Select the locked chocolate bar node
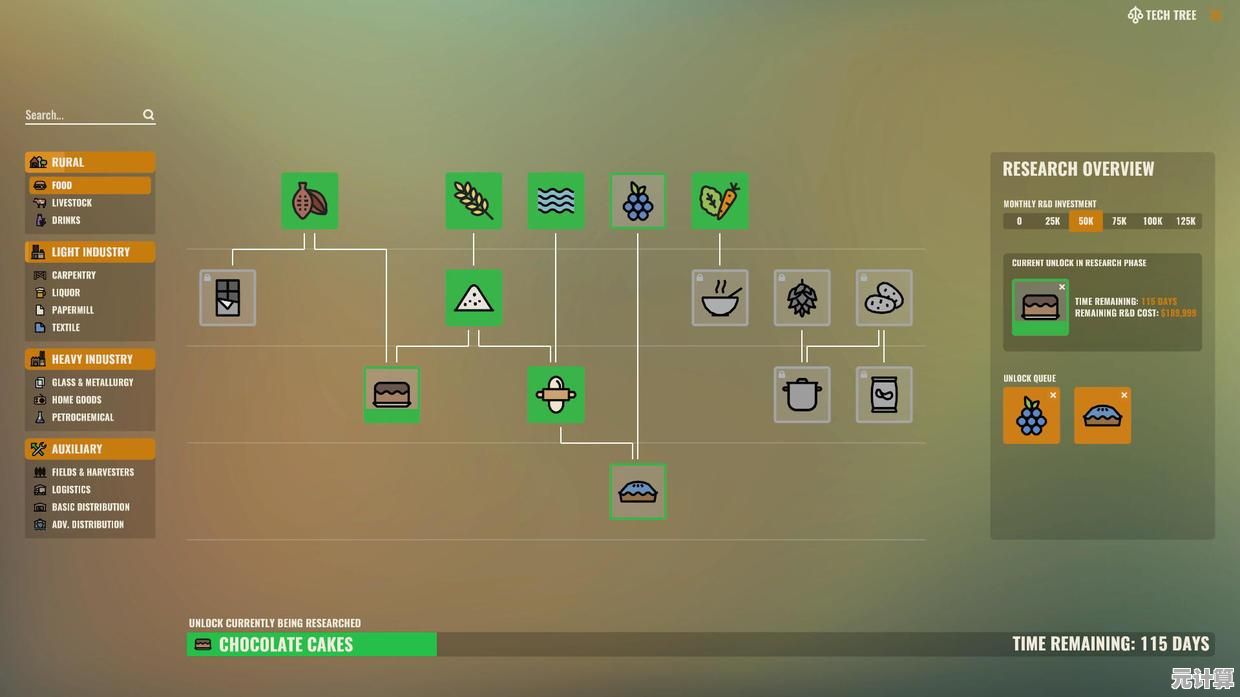The height and width of the screenshot is (697, 1240). click(228, 298)
